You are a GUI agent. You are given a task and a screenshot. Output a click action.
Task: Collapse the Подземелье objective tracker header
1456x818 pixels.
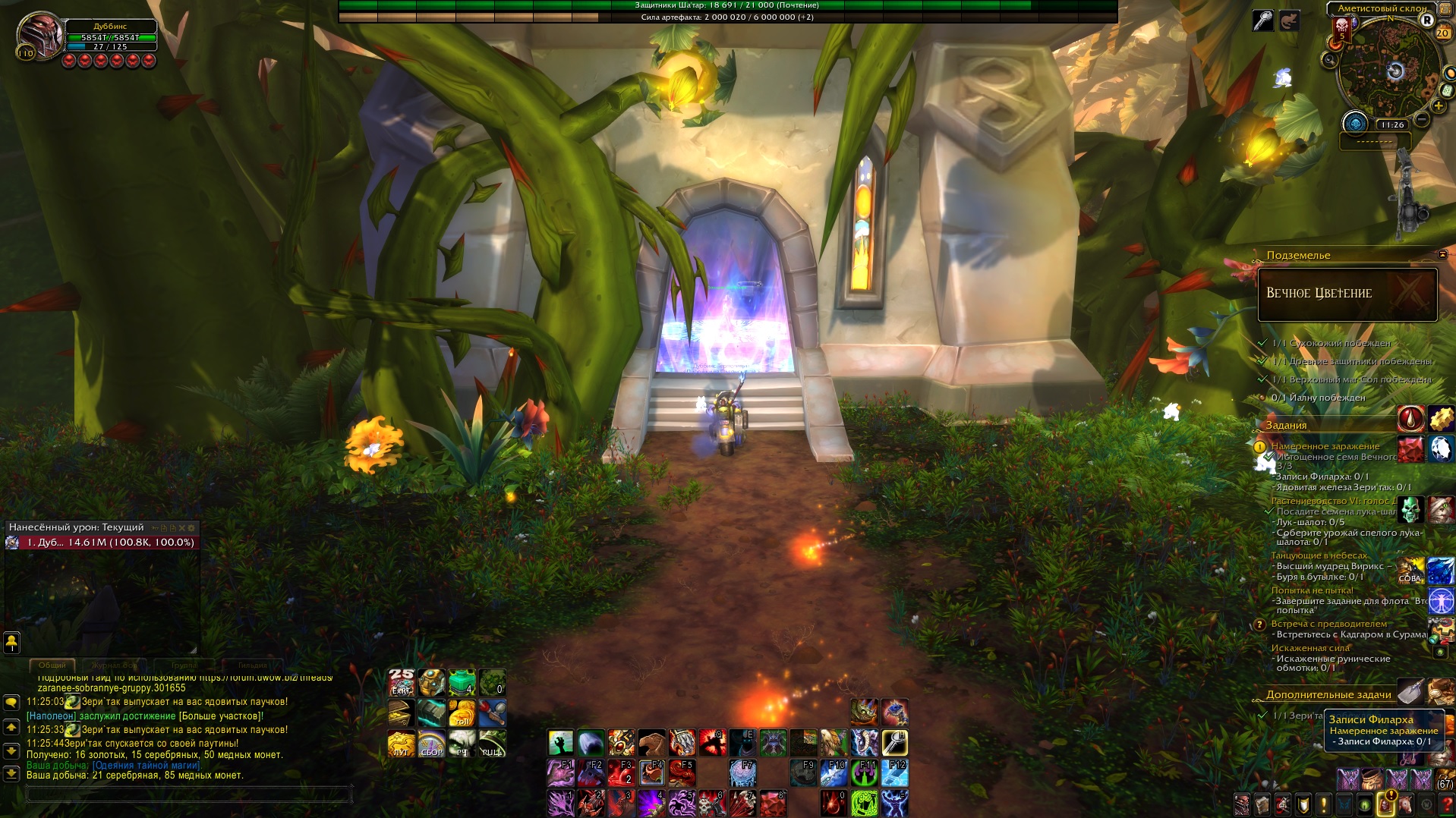pos(1442,255)
